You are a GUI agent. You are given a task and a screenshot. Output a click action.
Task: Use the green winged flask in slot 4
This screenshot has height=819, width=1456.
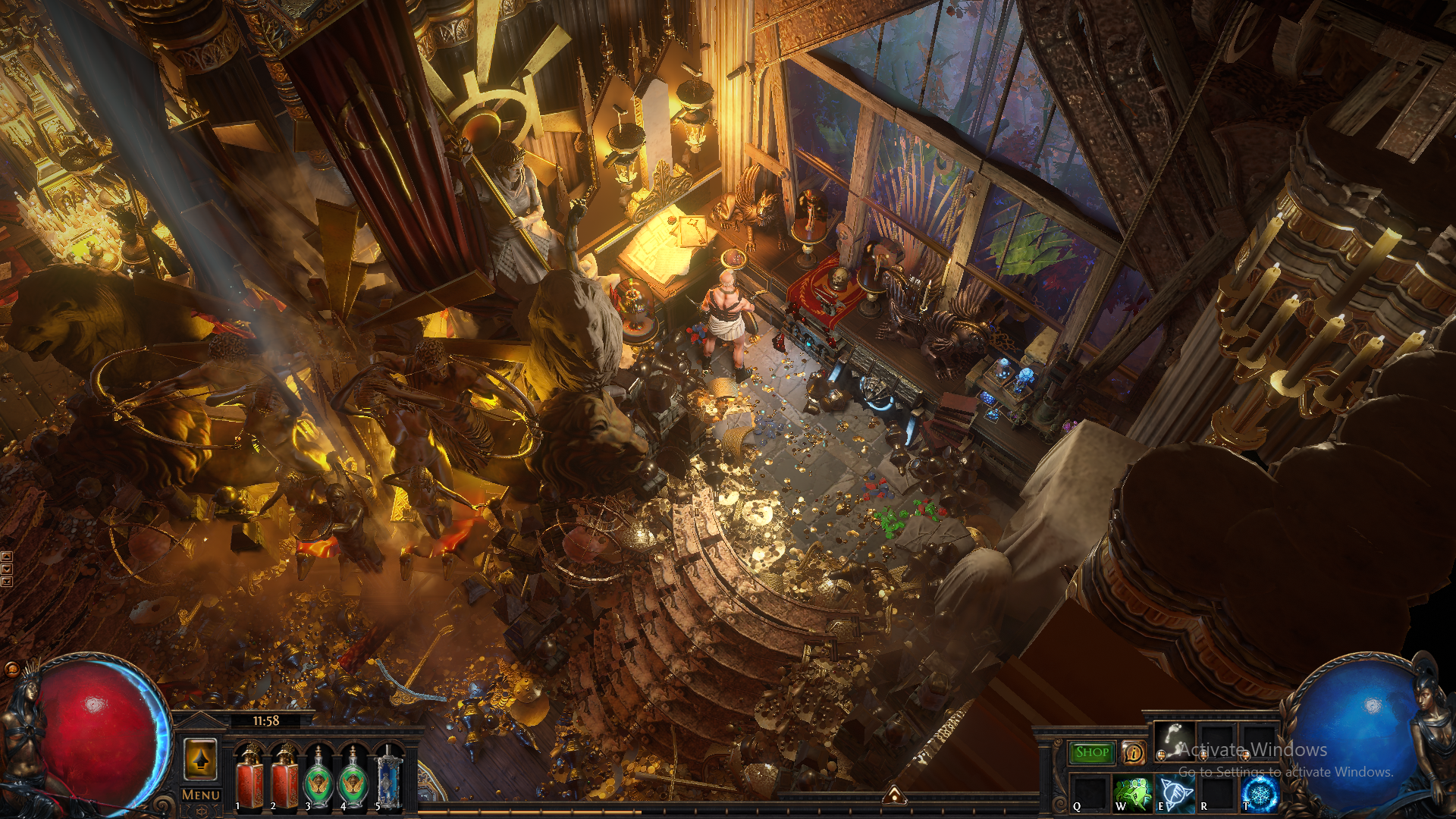coord(353,778)
